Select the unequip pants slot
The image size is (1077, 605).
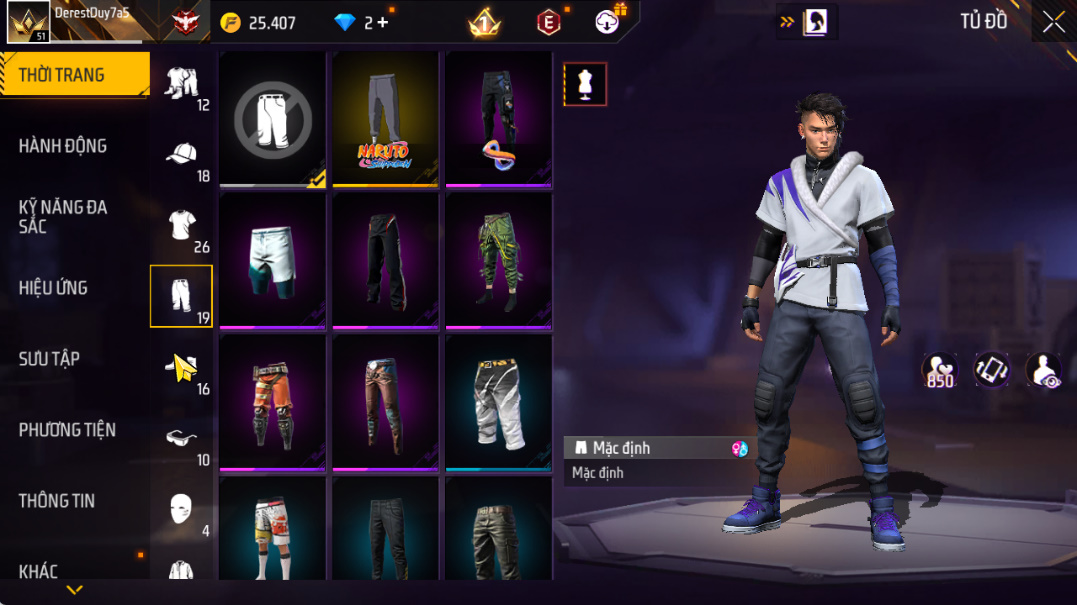(x=273, y=118)
